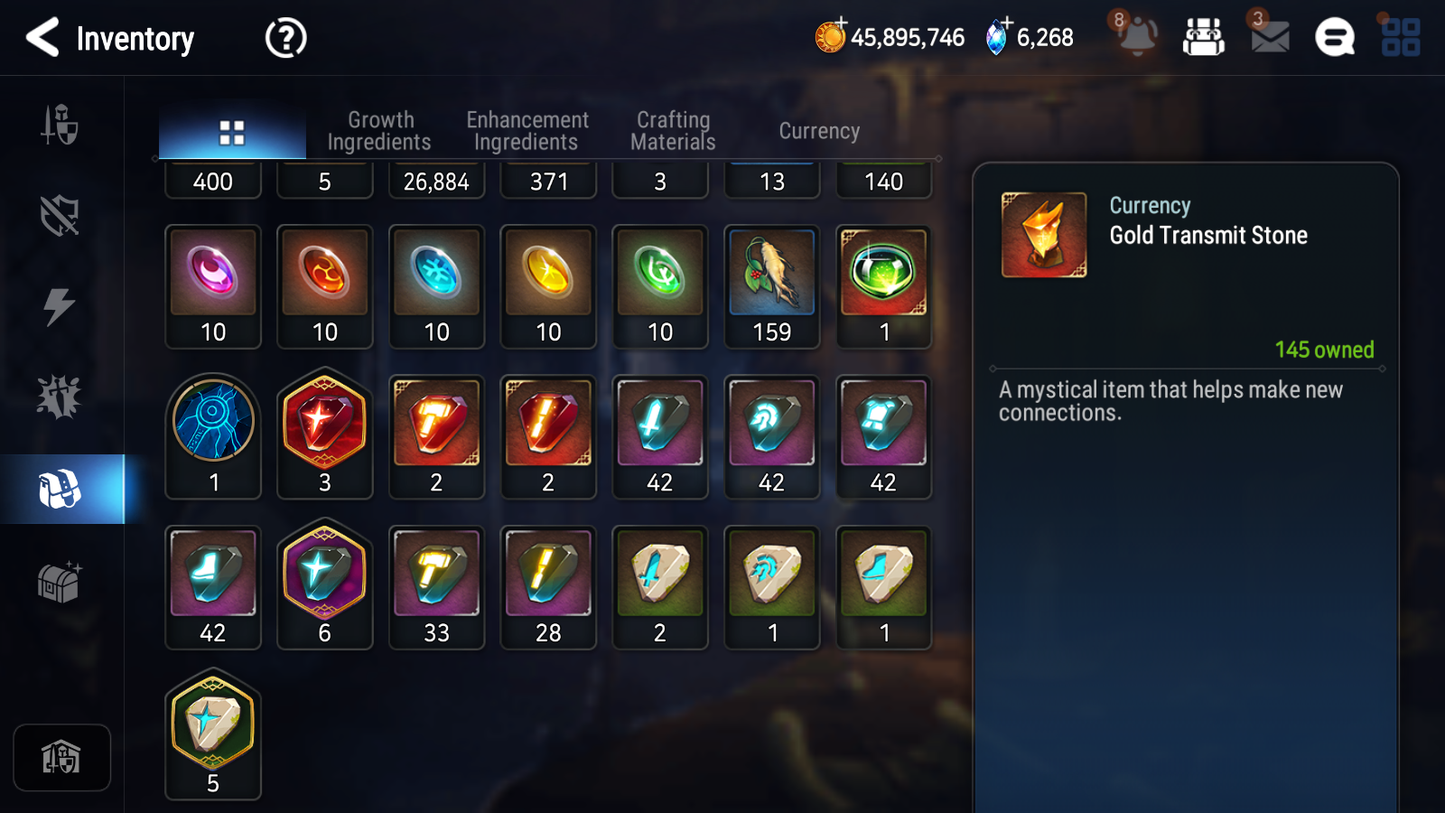Open the Enhancement Ingredients tab
Viewport: 1445px width, 813px height.
[x=527, y=131]
